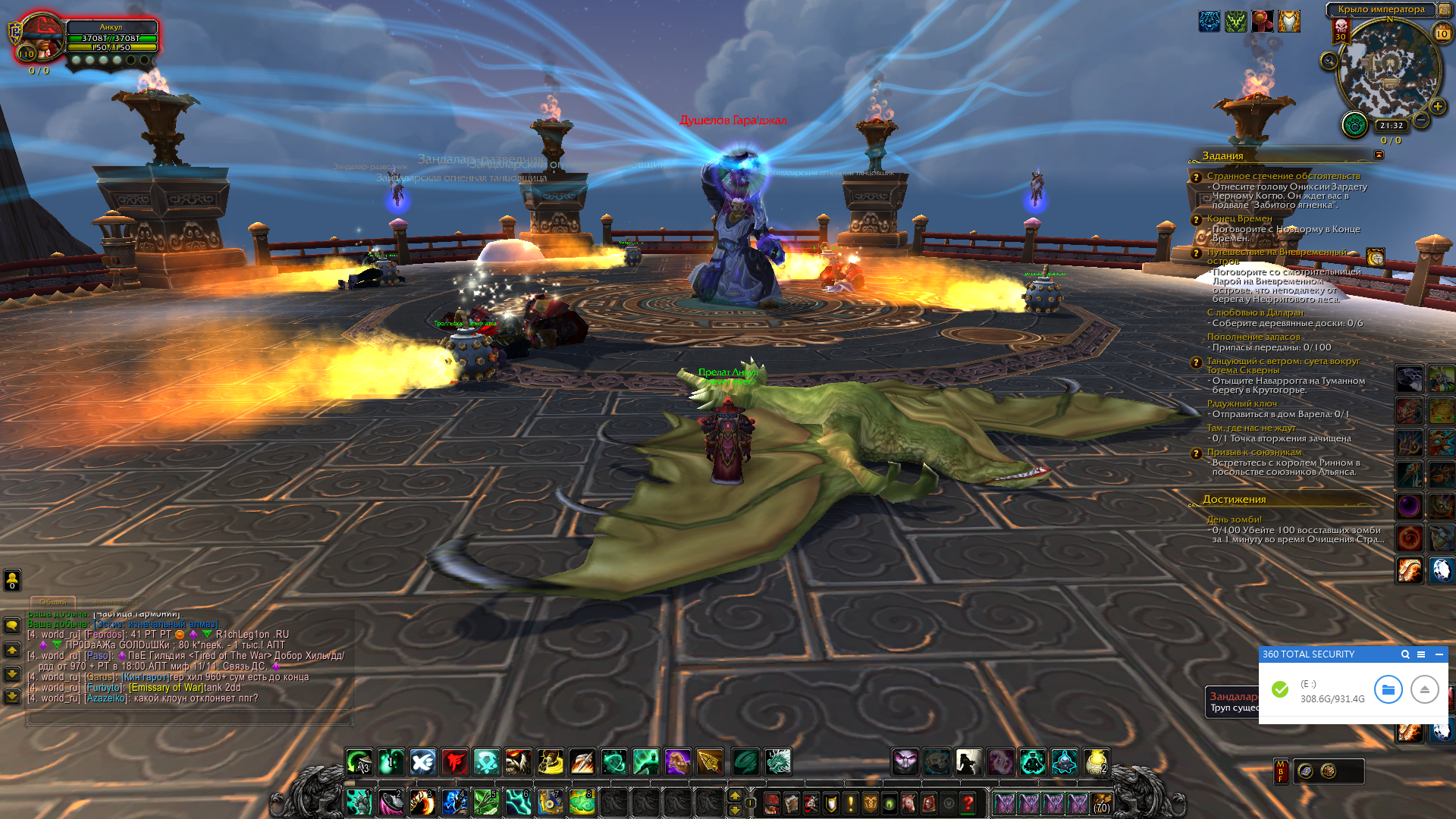Click the minimap zoom-in plus button
This screenshot has width=1456, height=819.
point(1437,107)
